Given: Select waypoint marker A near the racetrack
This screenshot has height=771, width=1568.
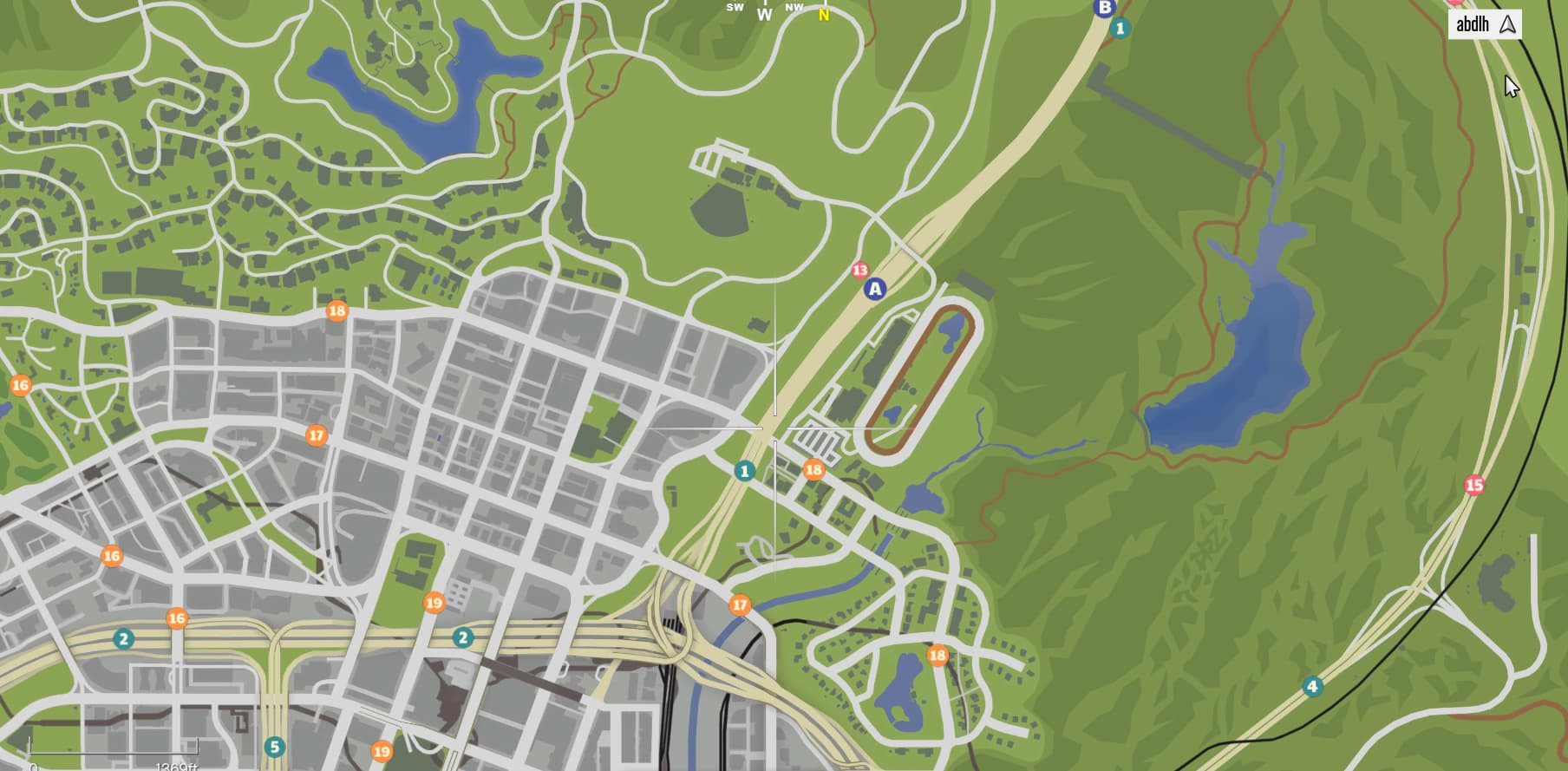Looking at the screenshot, I should pyautogui.click(x=876, y=290).
